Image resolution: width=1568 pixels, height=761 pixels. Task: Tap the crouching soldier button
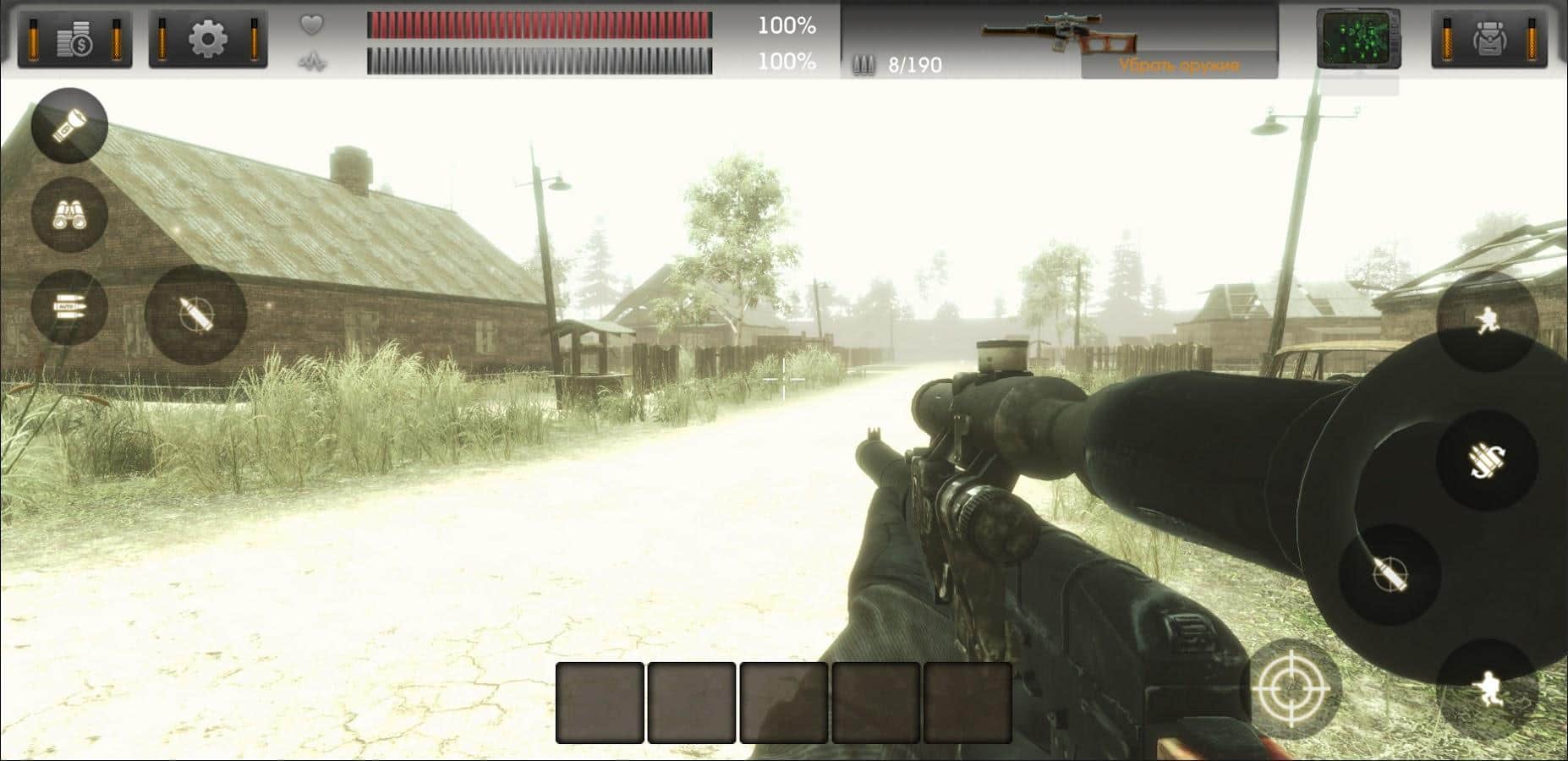tap(1487, 689)
